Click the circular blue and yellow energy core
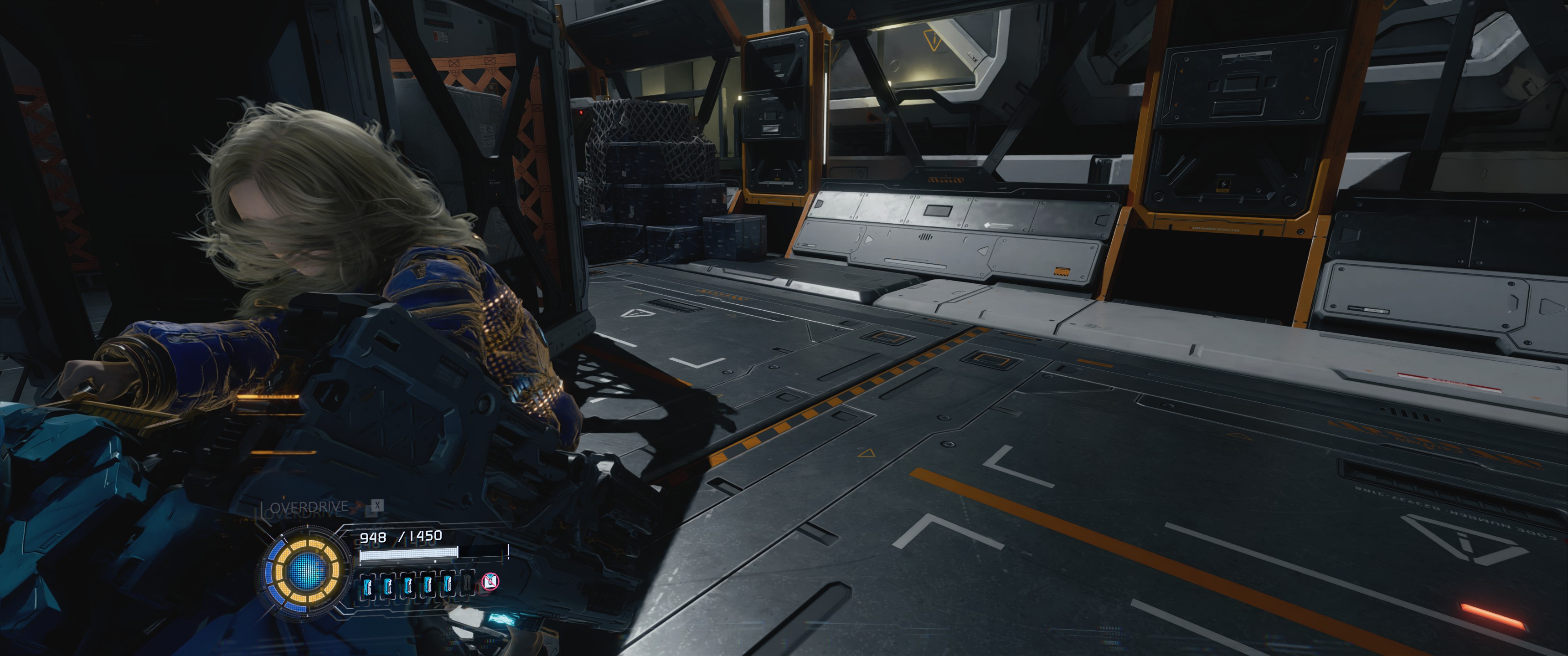Viewport: 1568px width, 656px height. pyautogui.click(x=305, y=571)
